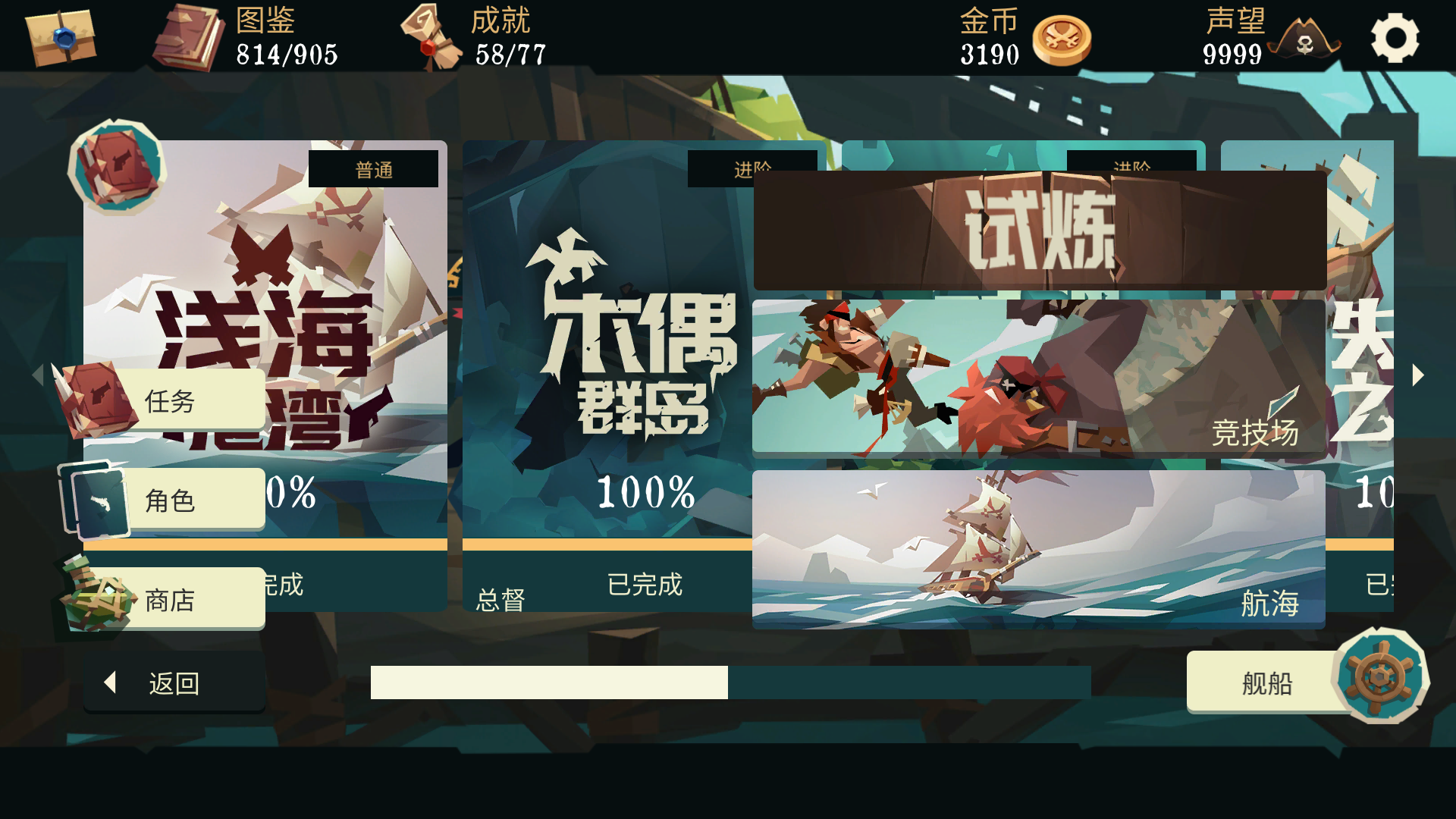Expand next maps with the right arrow

point(1418,374)
